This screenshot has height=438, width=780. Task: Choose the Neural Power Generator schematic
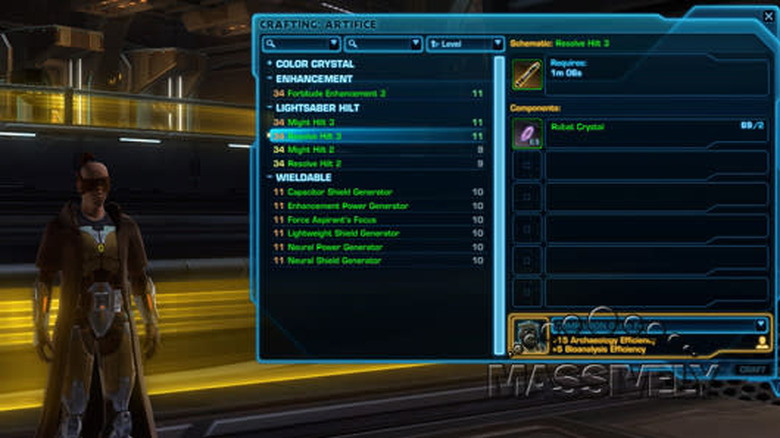tap(335, 247)
